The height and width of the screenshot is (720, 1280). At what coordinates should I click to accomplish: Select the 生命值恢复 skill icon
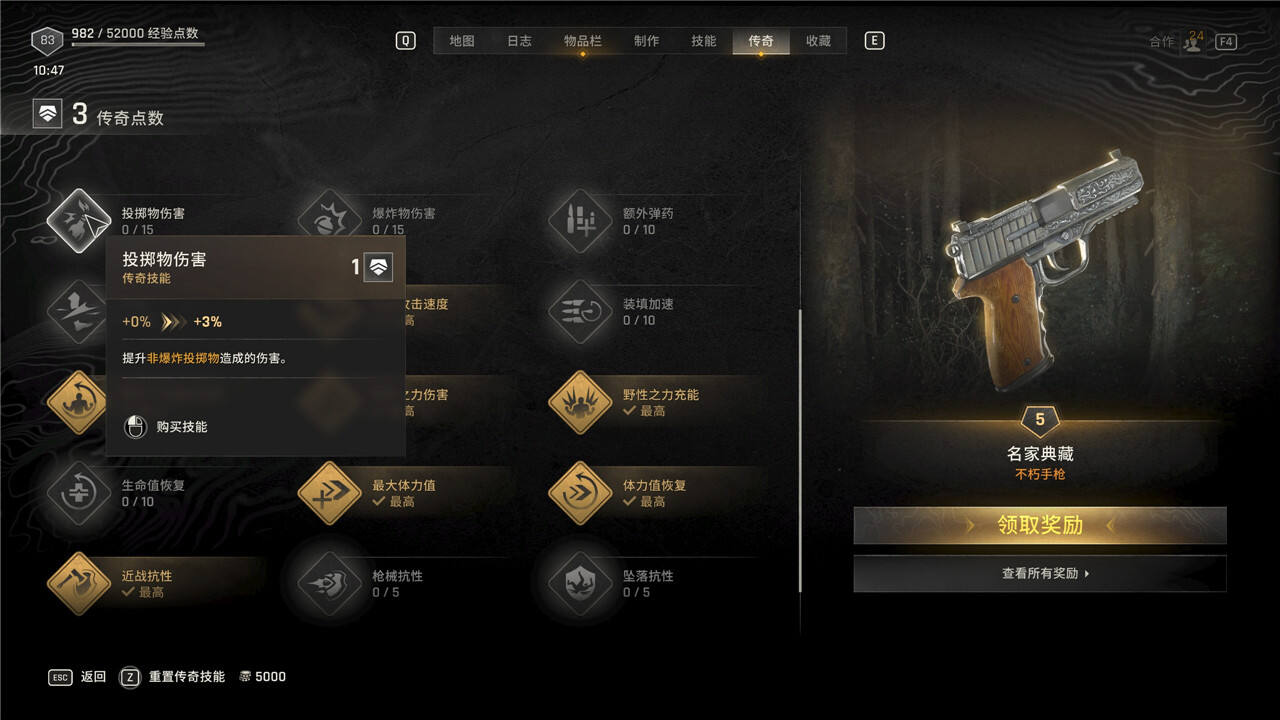coord(79,493)
